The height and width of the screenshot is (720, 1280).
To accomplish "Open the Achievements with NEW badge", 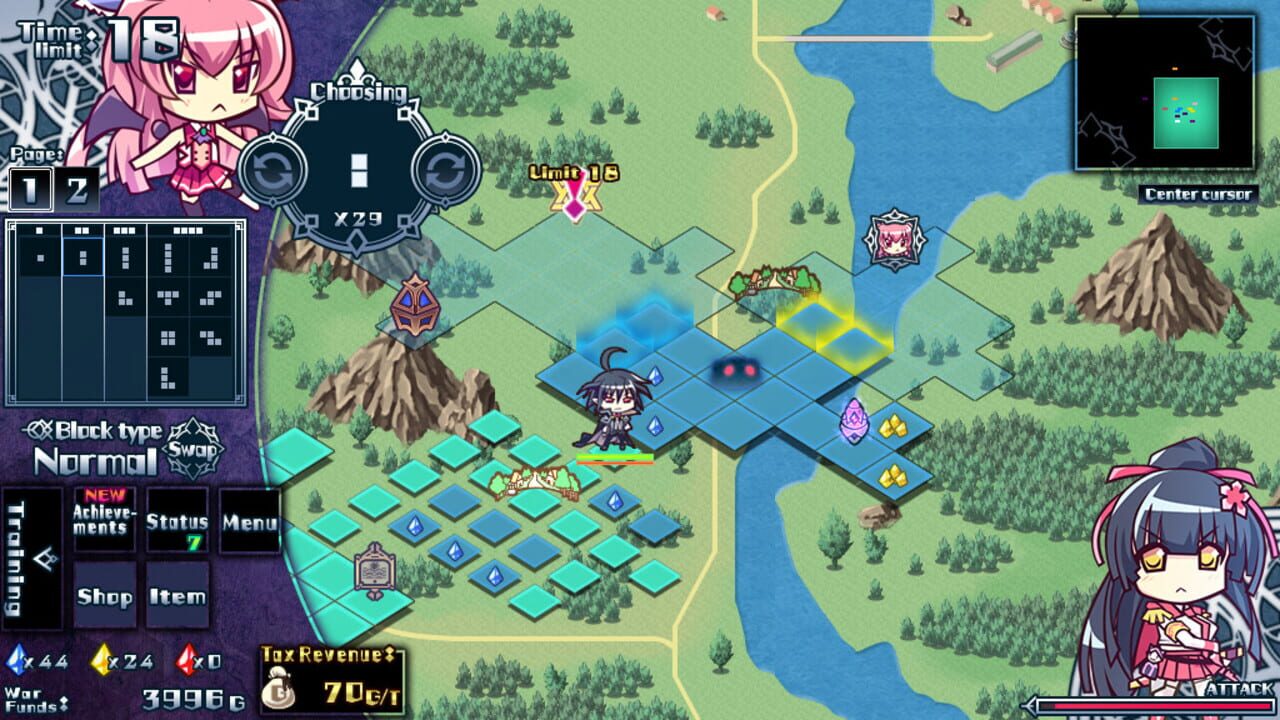I will tap(103, 521).
